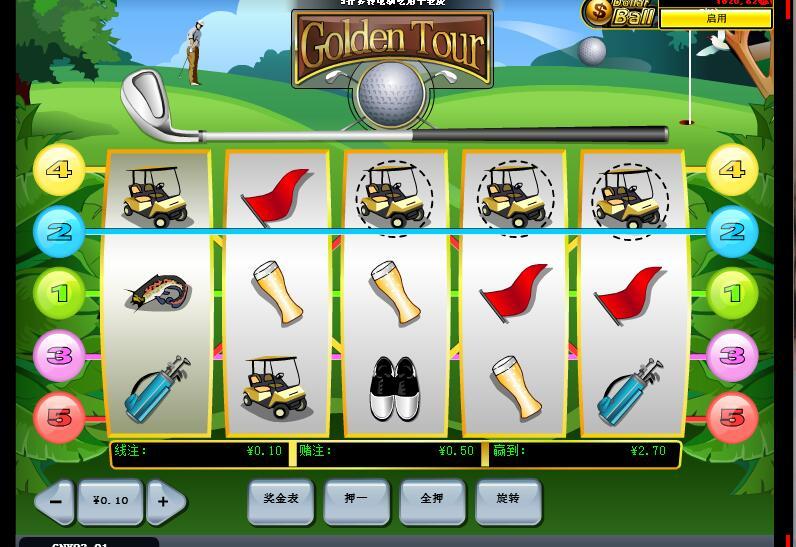The image size is (796, 547).
Task: Pick the pink payline 3 marker right of reels
Action: [x=733, y=356]
